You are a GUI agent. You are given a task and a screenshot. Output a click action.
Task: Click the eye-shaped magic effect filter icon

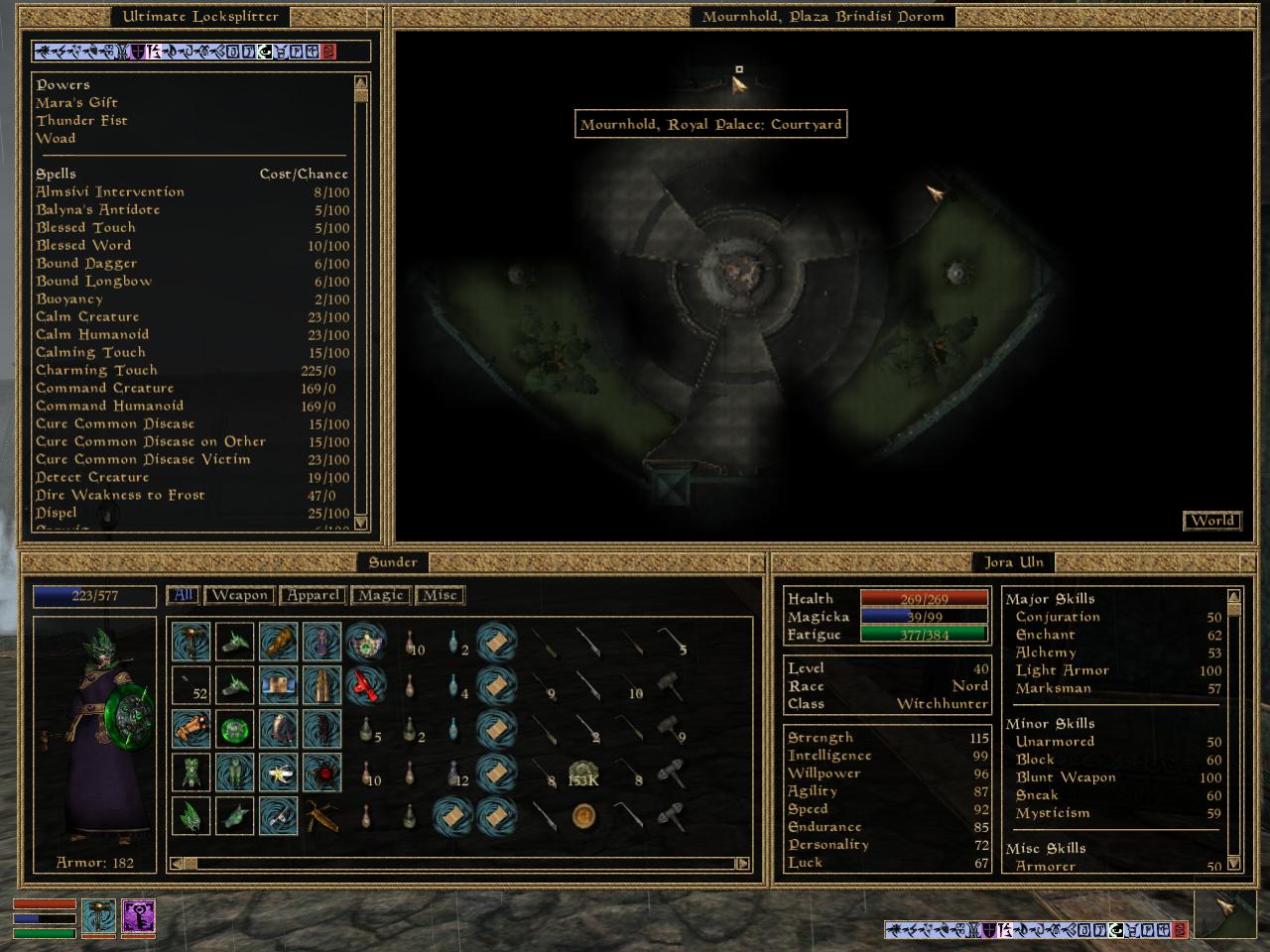[x=264, y=52]
